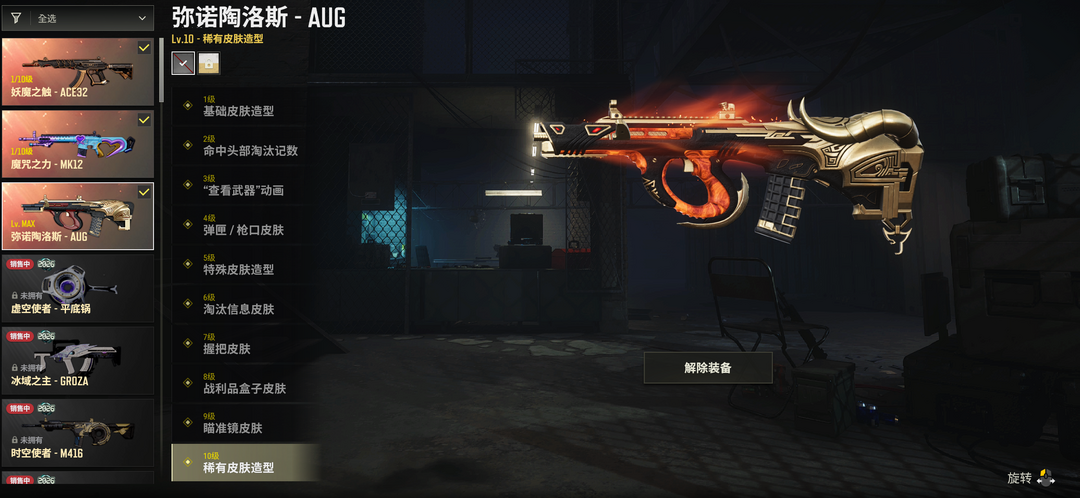Select the 冰域之主 - GROZA skin

78,360
